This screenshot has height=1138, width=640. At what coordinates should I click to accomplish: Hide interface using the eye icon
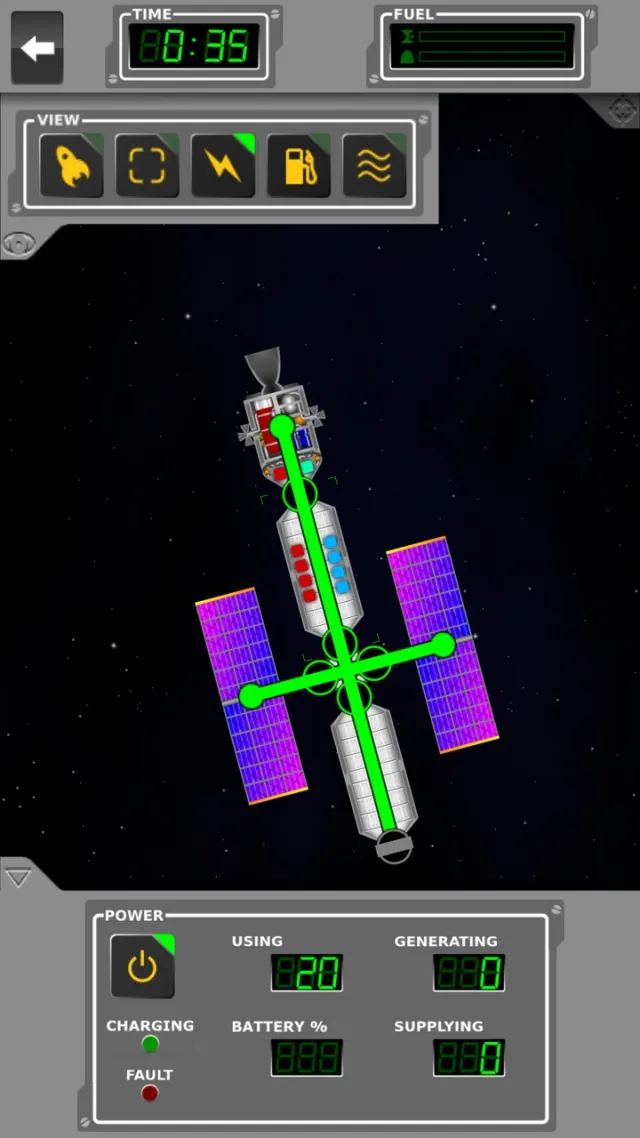(x=16, y=242)
